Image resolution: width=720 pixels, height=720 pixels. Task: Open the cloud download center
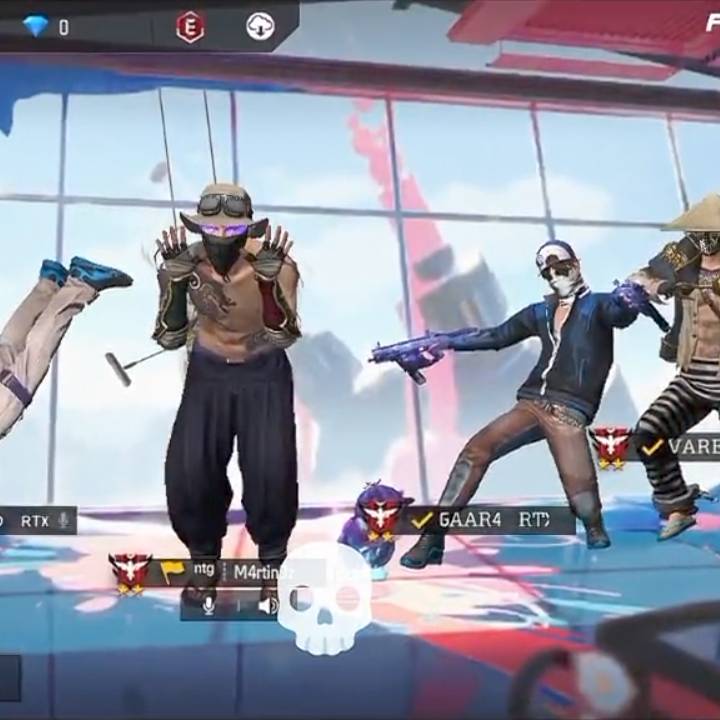click(260, 27)
